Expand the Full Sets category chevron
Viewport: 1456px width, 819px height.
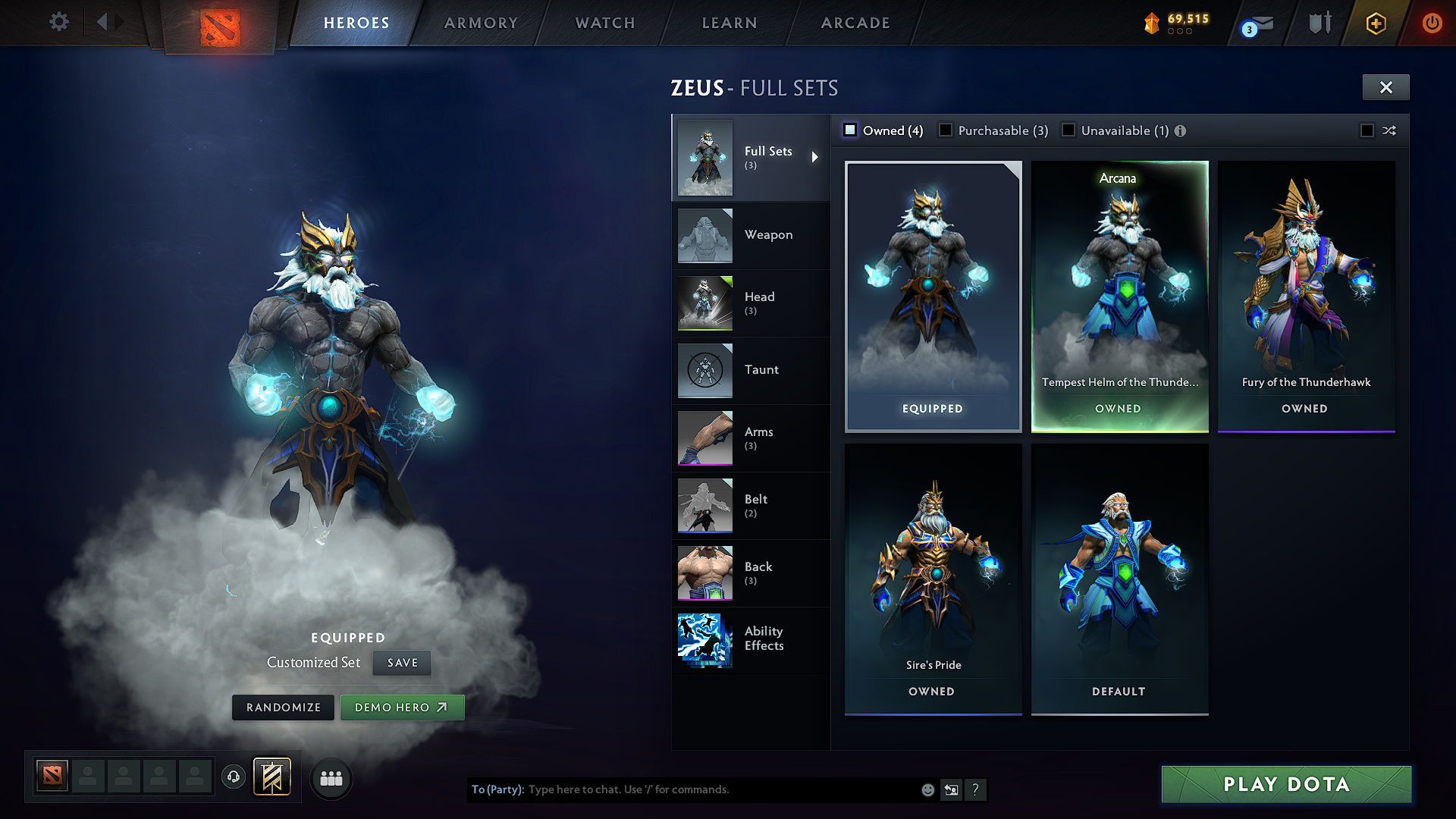tap(816, 157)
